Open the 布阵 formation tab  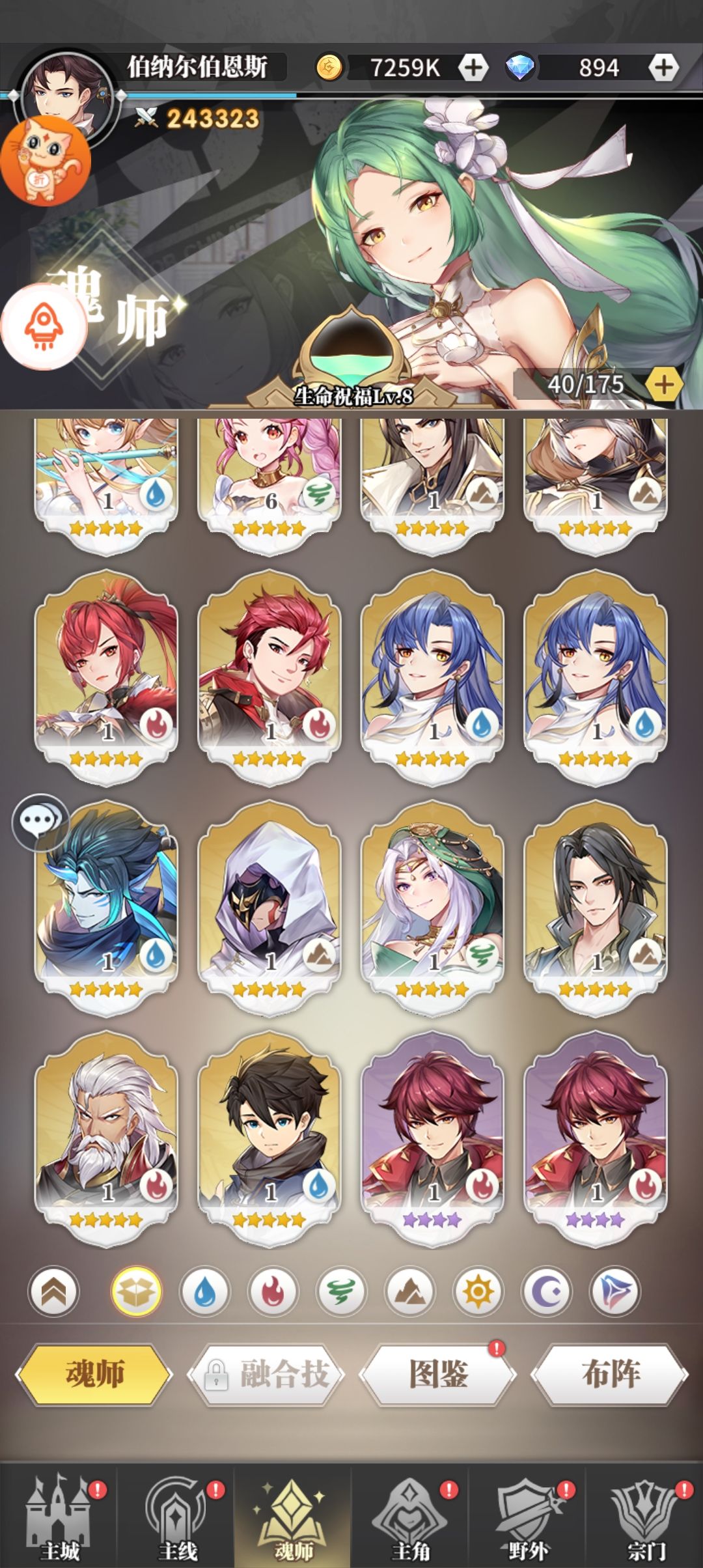(610, 1374)
